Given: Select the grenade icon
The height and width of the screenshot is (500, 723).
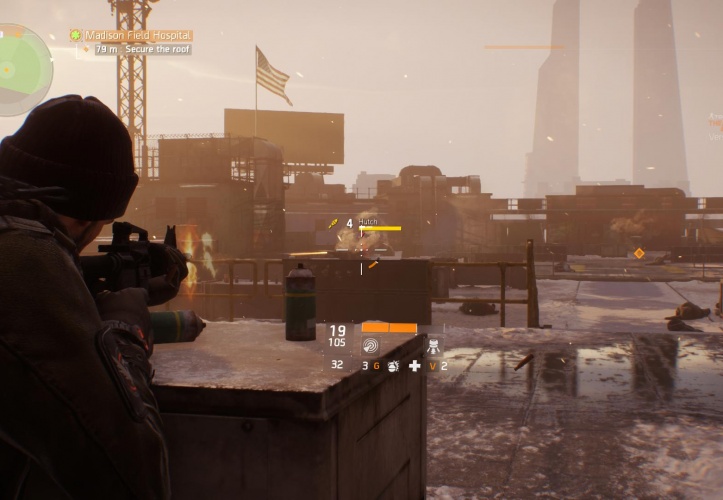Looking at the screenshot, I should click(x=393, y=367).
